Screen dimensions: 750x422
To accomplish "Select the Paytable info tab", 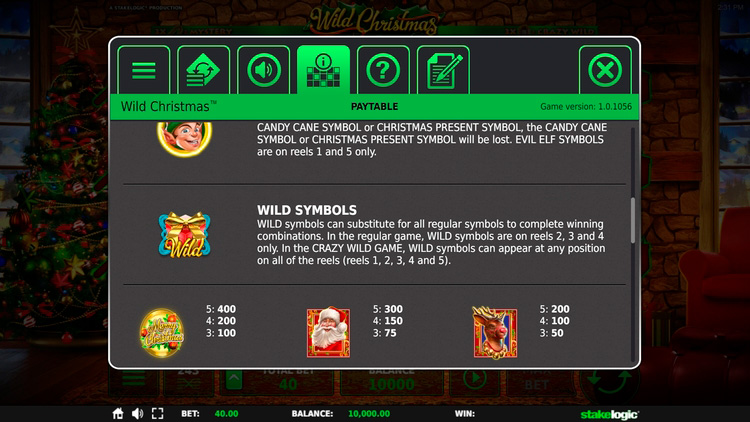I will point(323,70).
